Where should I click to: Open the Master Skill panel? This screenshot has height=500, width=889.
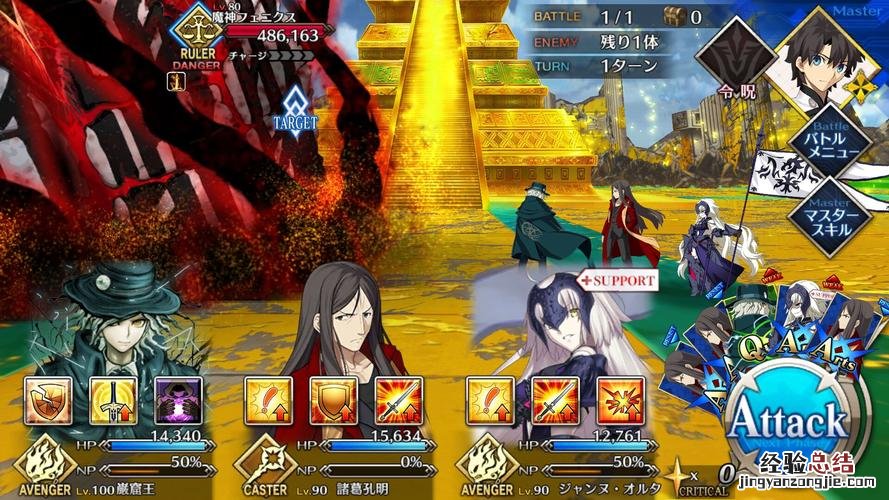pyautogui.click(x=827, y=214)
